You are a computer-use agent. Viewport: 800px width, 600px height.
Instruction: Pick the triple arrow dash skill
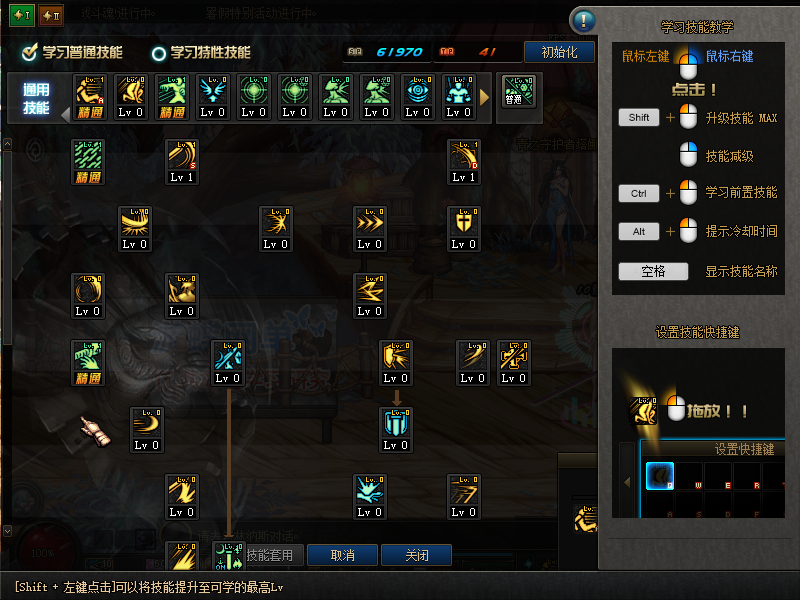[x=370, y=222]
